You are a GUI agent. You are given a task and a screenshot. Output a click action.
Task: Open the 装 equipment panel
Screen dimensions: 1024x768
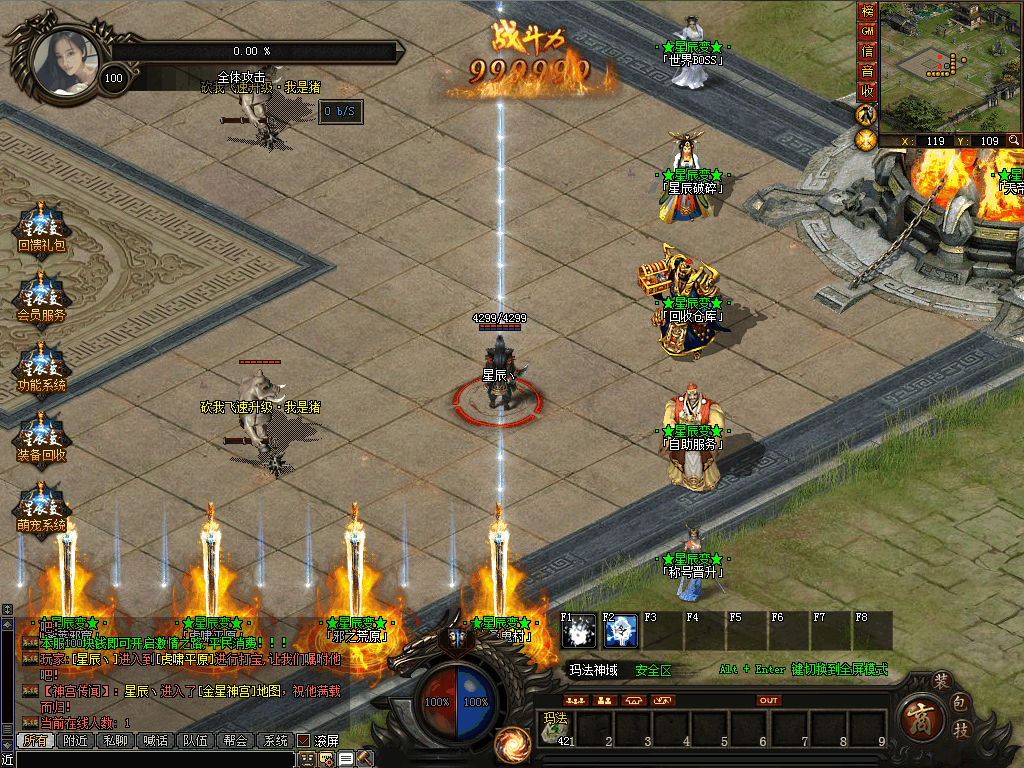pos(940,682)
